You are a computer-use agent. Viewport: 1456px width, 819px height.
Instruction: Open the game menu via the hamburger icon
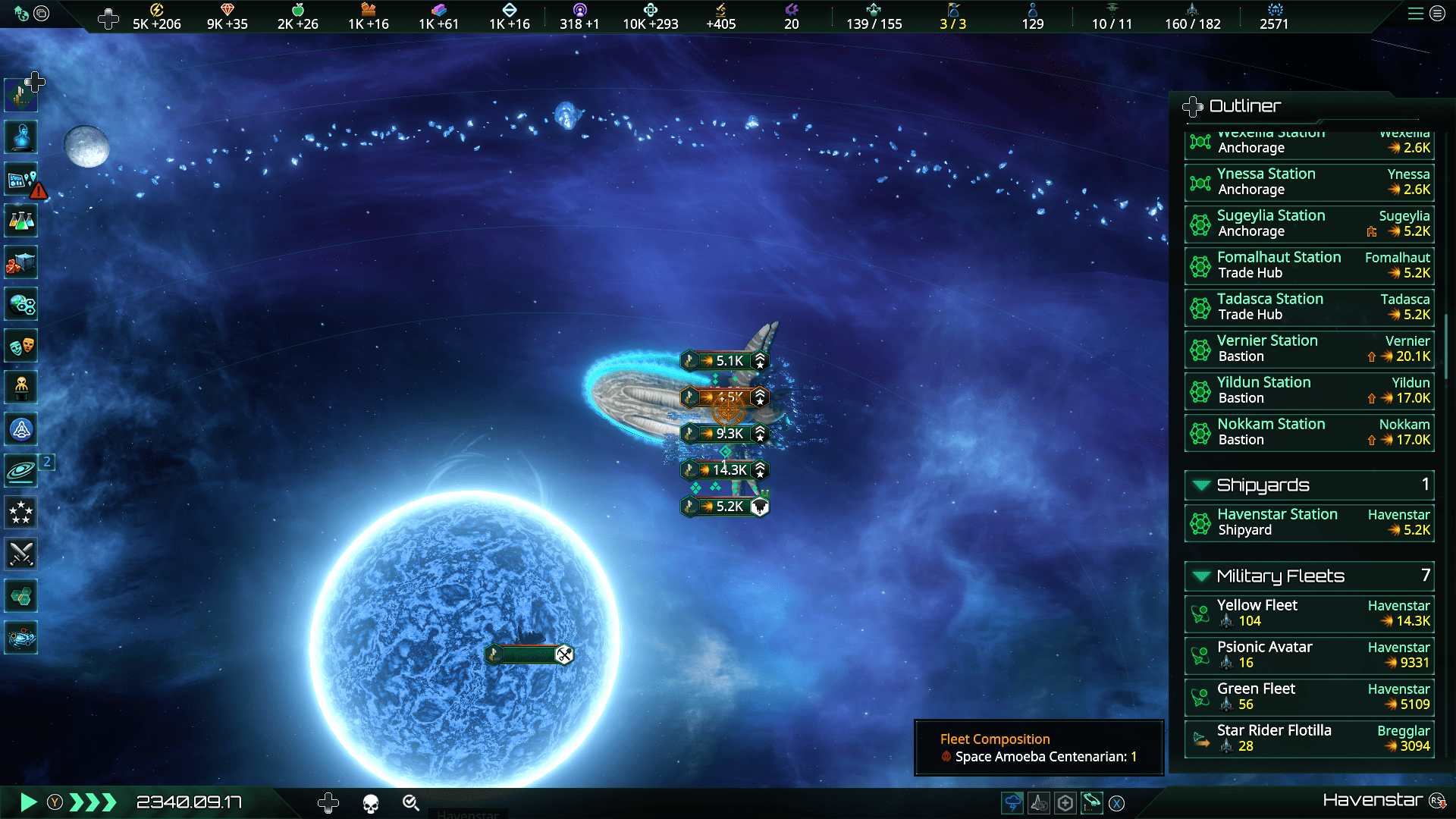tap(1415, 13)
